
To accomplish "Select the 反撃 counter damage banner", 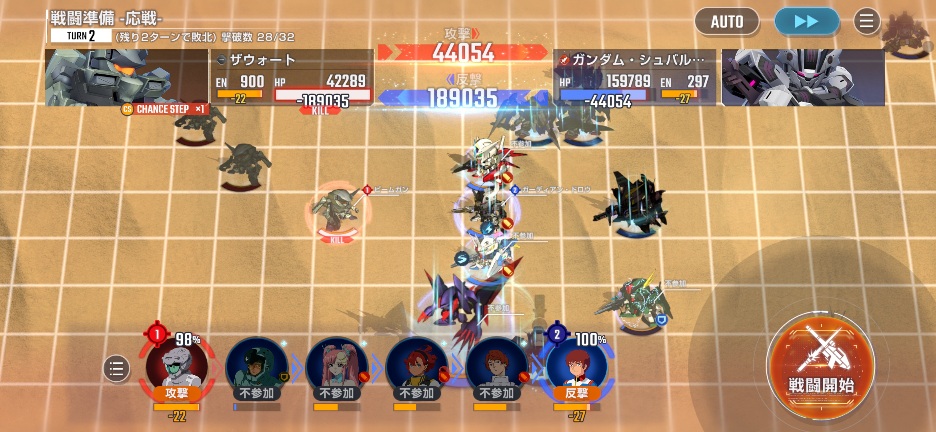I will pyautogui.click(x=462, y=93).
